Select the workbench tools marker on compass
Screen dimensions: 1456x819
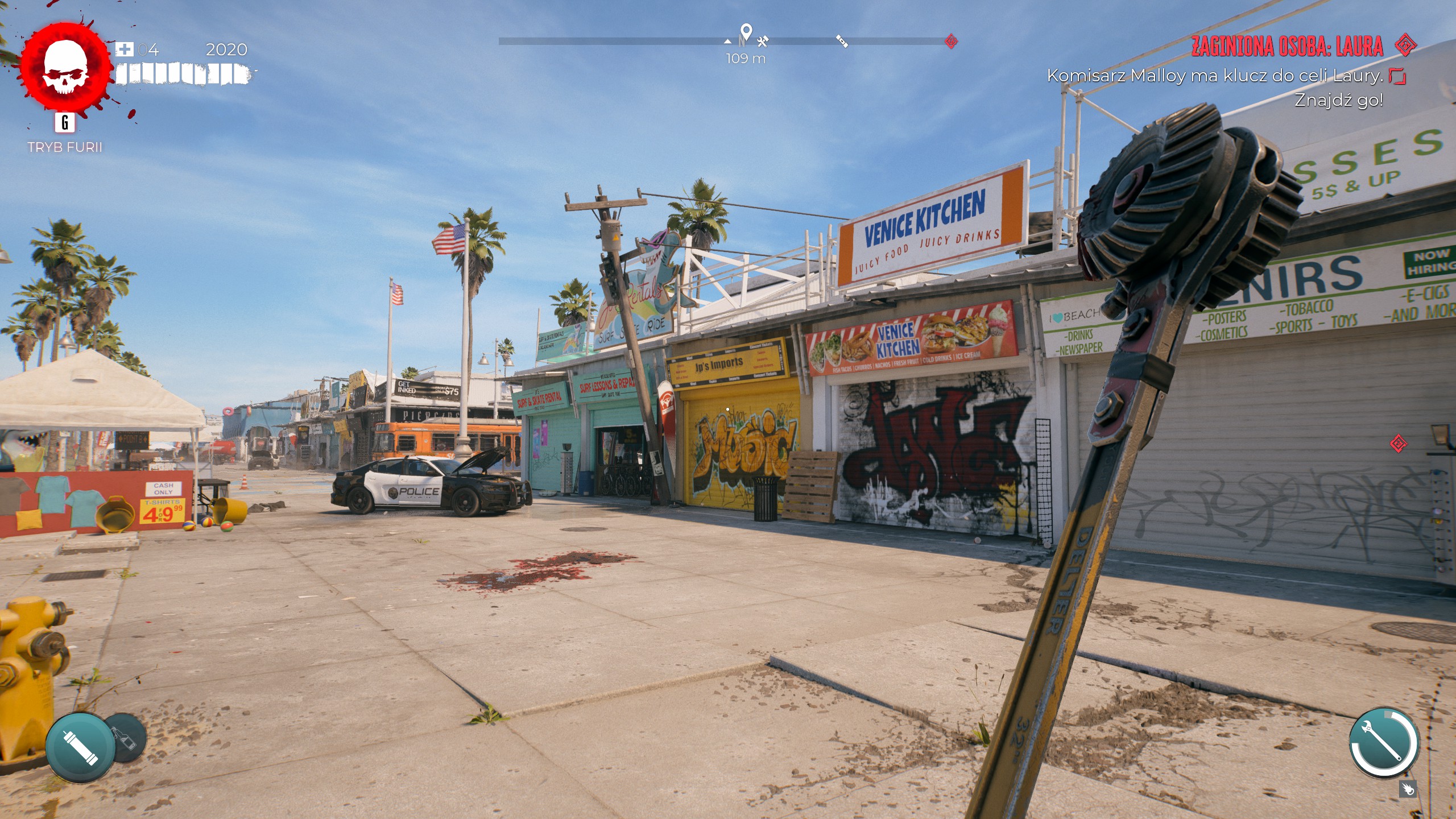tap(763, 40)
